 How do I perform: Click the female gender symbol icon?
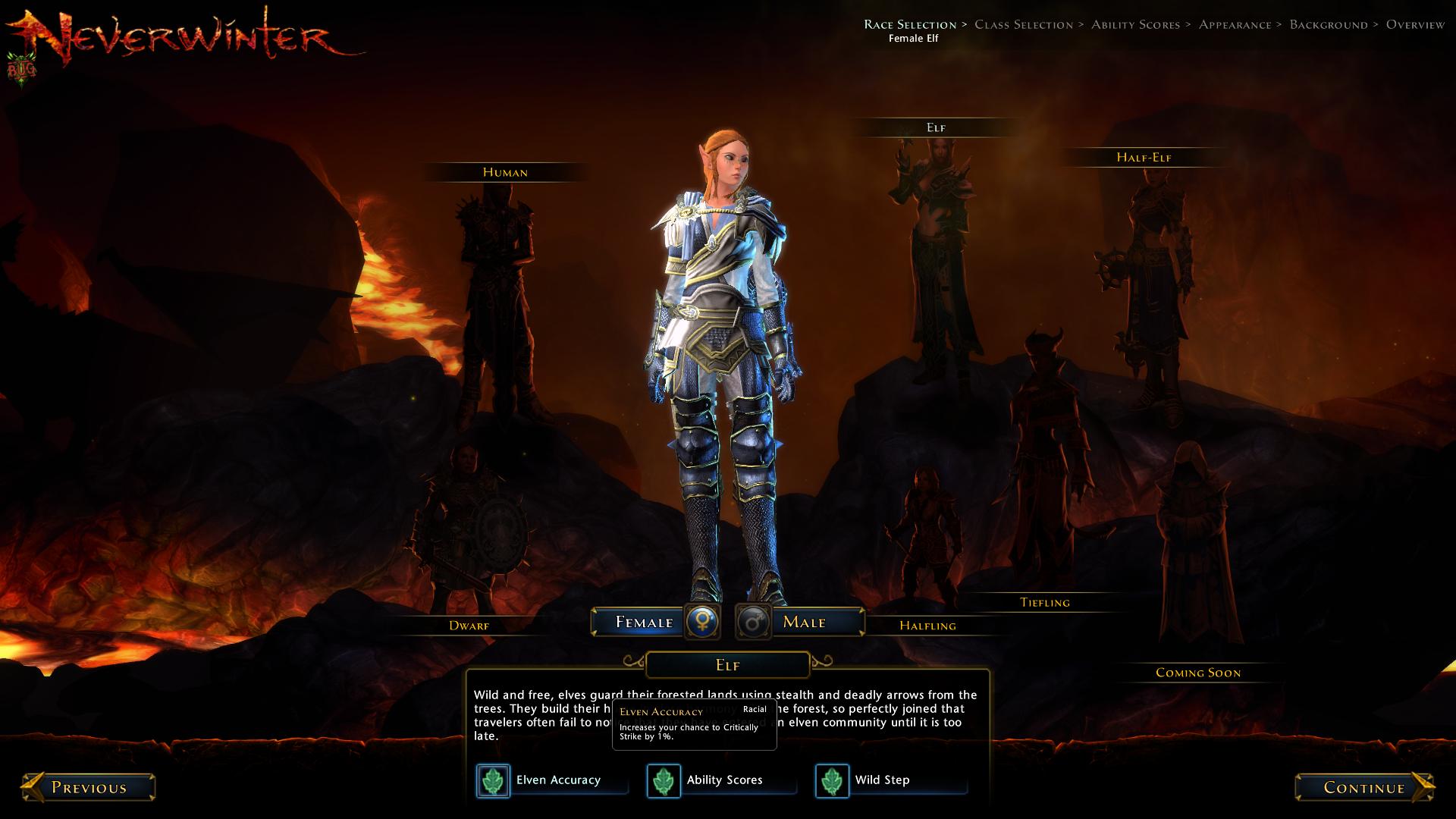(701, 622)
